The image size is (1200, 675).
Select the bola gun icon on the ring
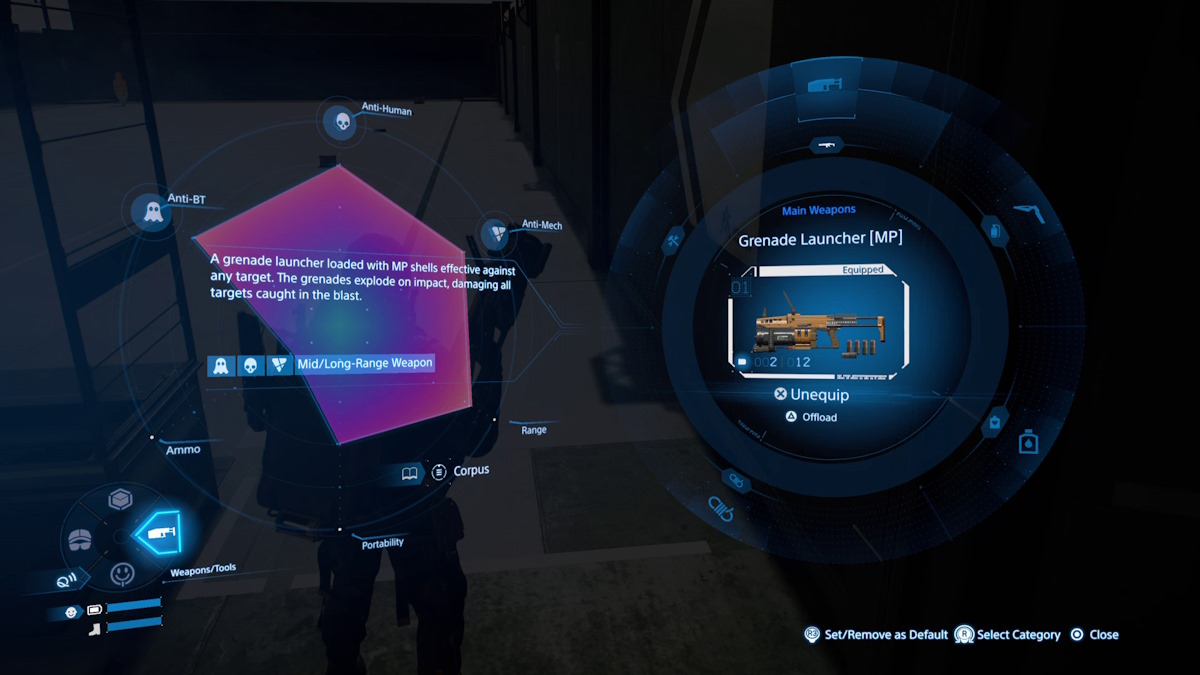(1032, 210)
